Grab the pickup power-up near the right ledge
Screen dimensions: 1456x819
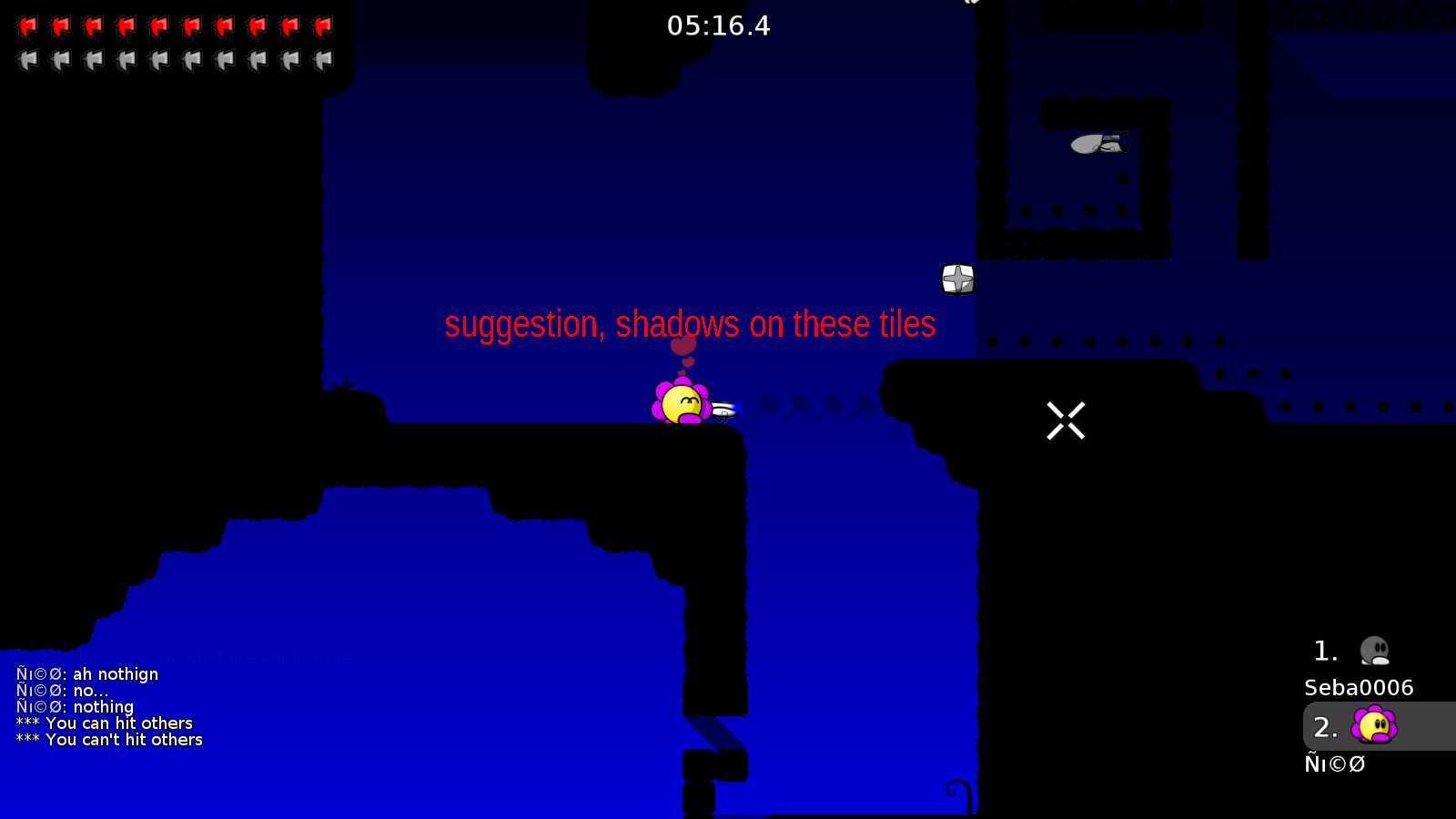pyautogui.click(x=957, y=279)
